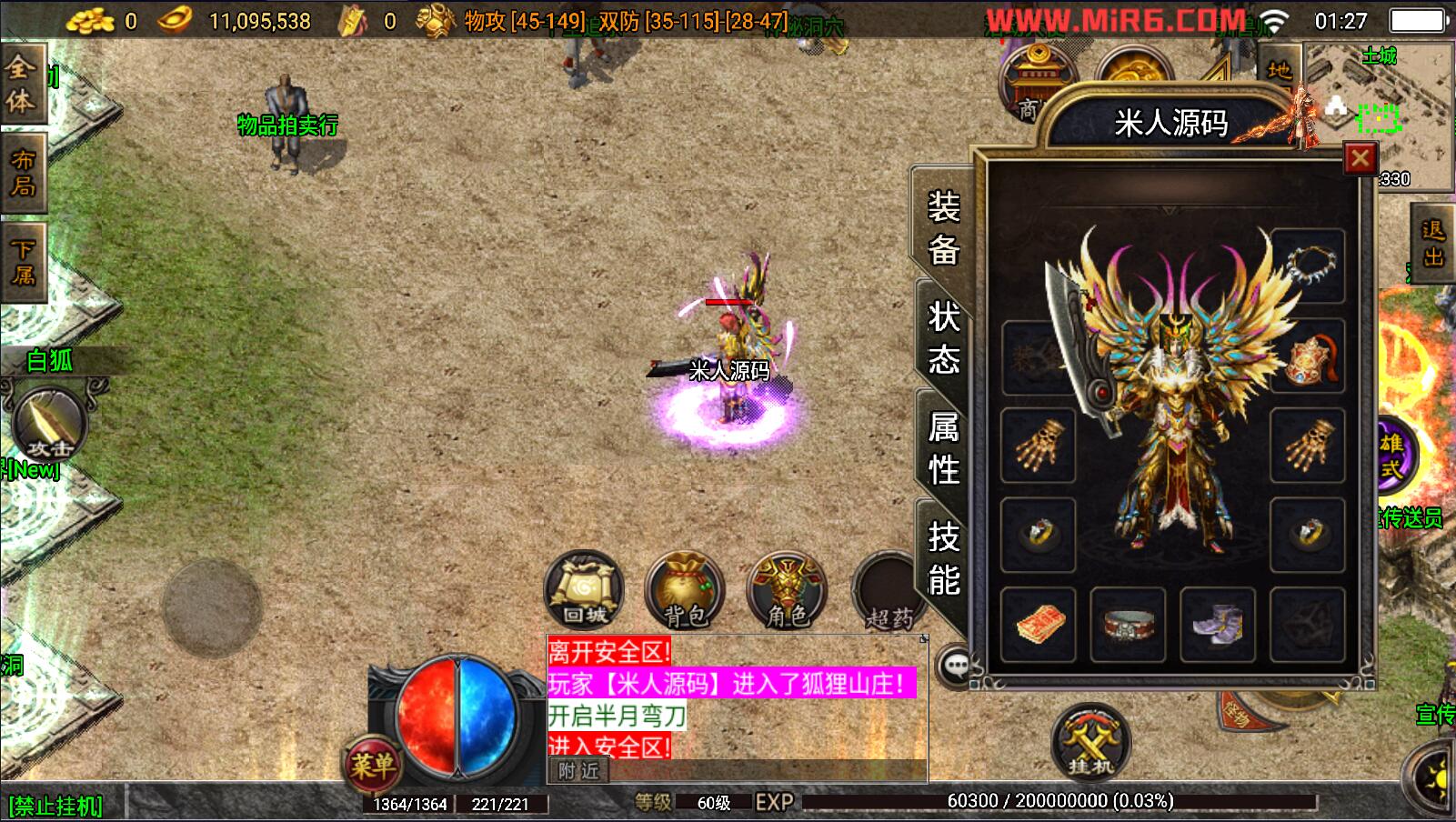Tap the 回城 return-to-town button
The width and height of the screenshot is (1456, 822).
click(584, 590)
